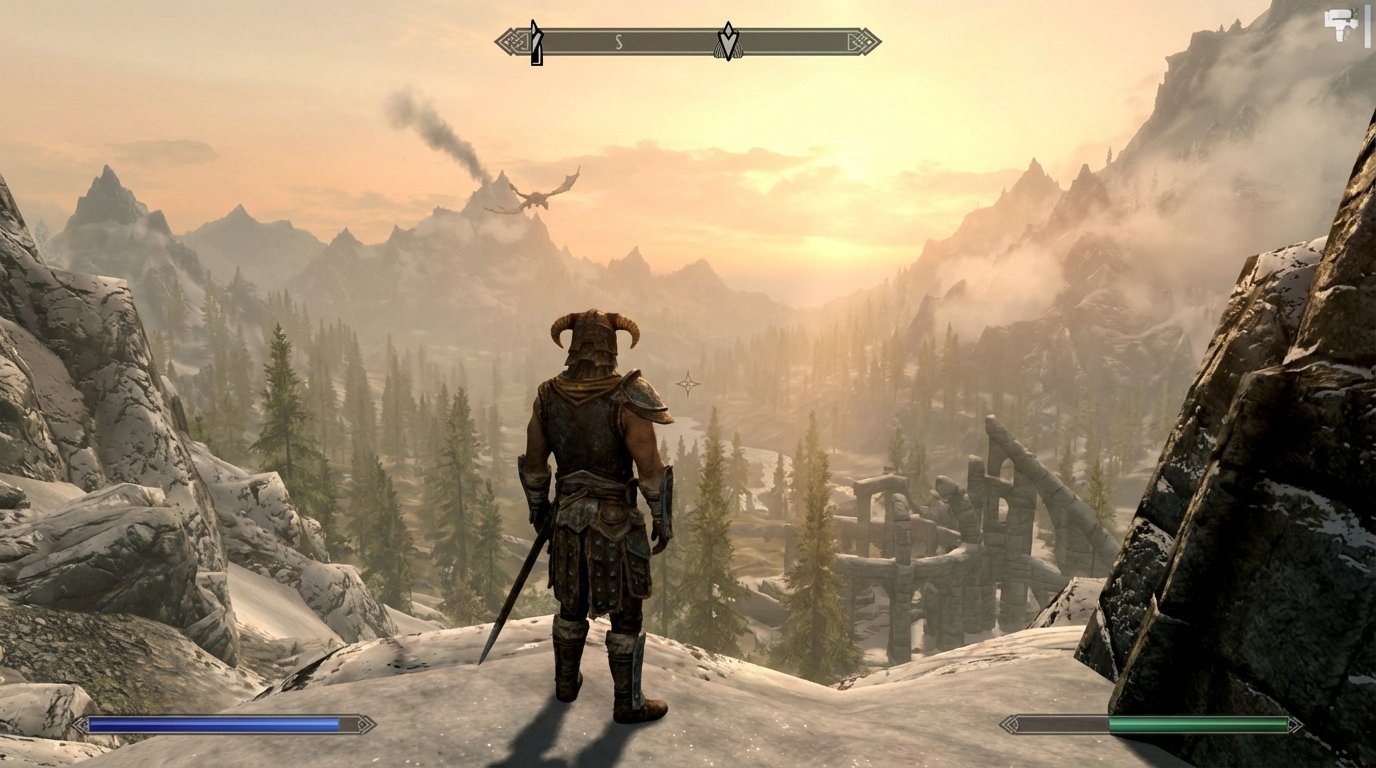
Task: Click the right ornamental end of the compass bar
Action: [x=864, y=41]
